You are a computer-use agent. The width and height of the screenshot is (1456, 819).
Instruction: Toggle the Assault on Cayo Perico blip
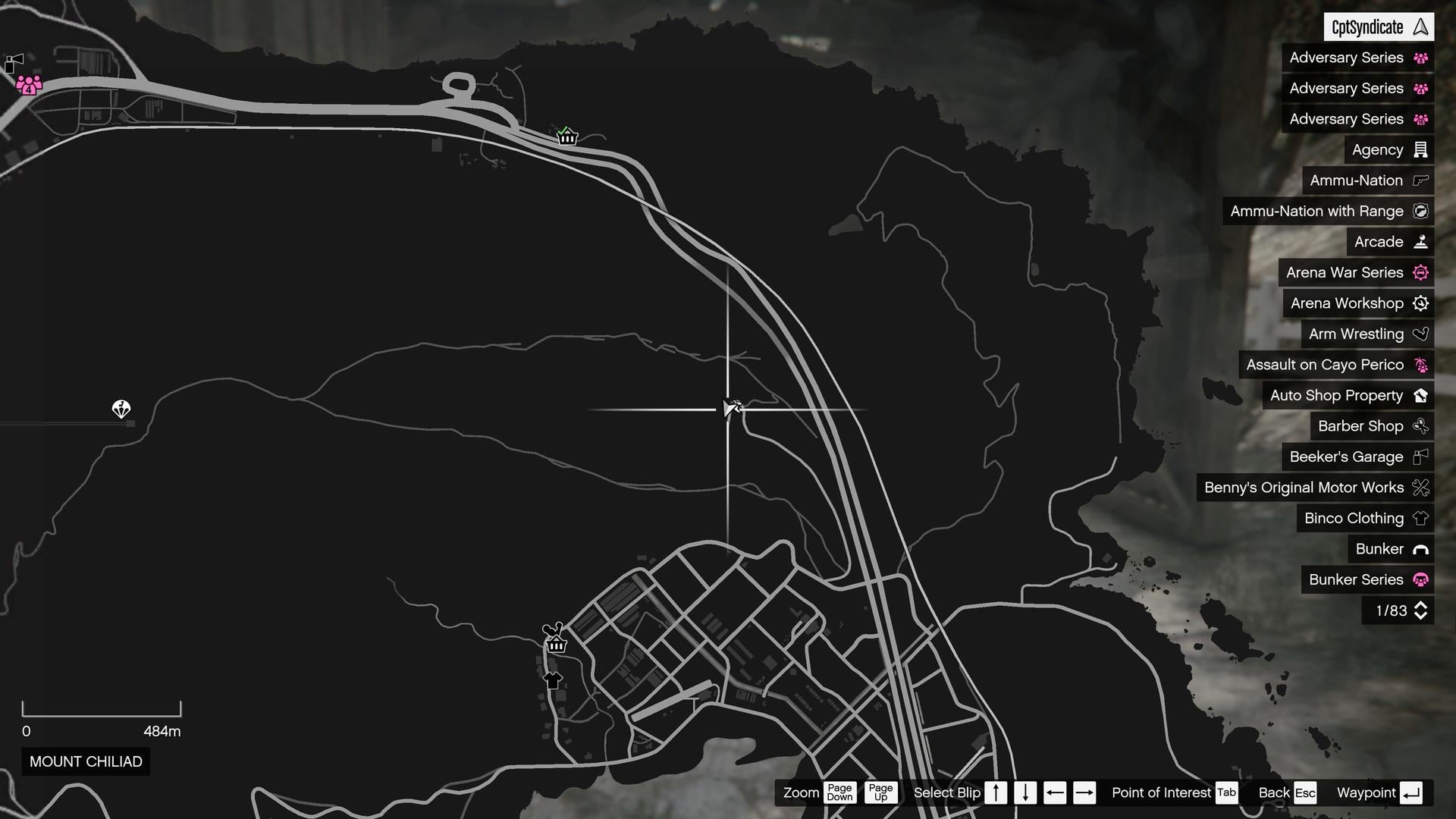click(1336, 365)
